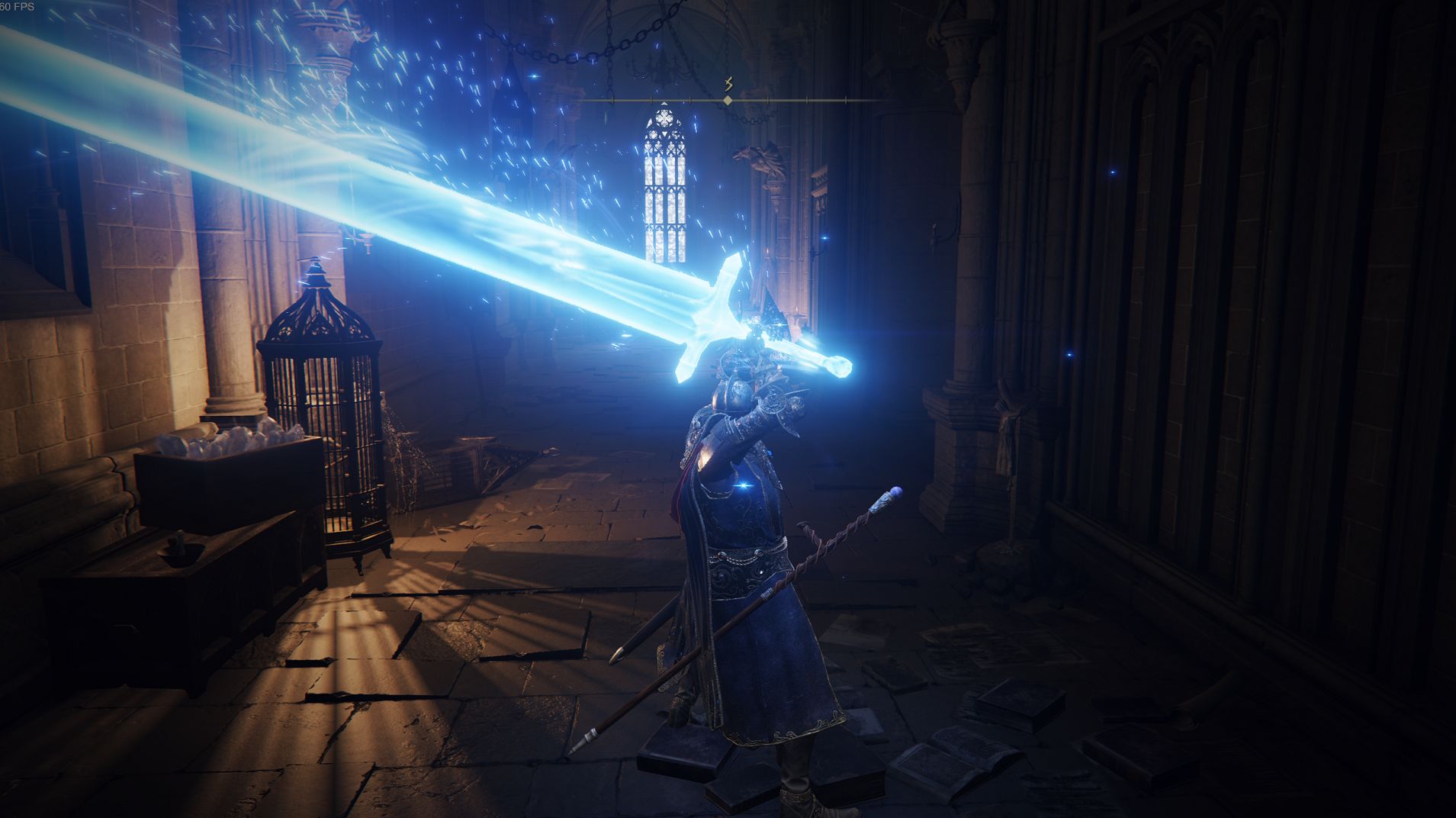This screenshot has width=1456, height=818.
Task: Click the rune symbol above the compass
Action: click(728, 82)
